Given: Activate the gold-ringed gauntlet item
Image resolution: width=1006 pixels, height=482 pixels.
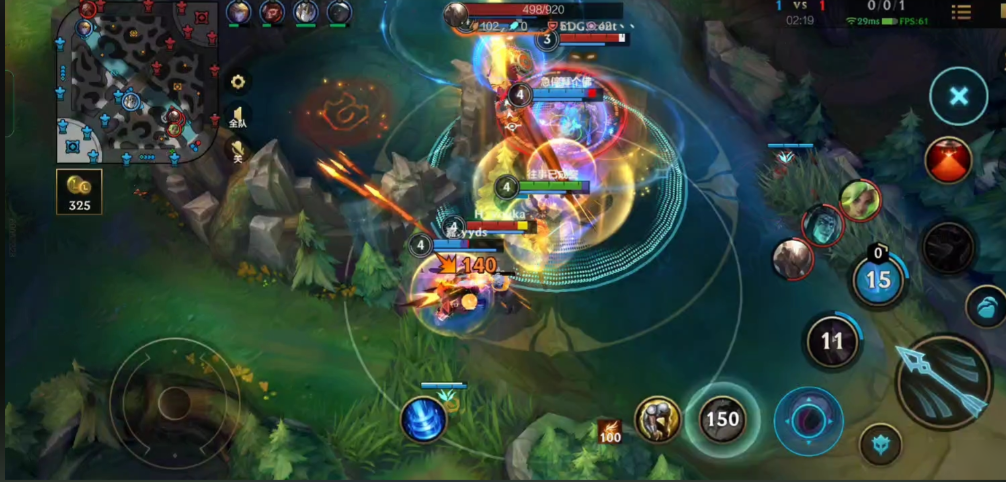Looking at the screenshot, I should (x=657, y=419).
